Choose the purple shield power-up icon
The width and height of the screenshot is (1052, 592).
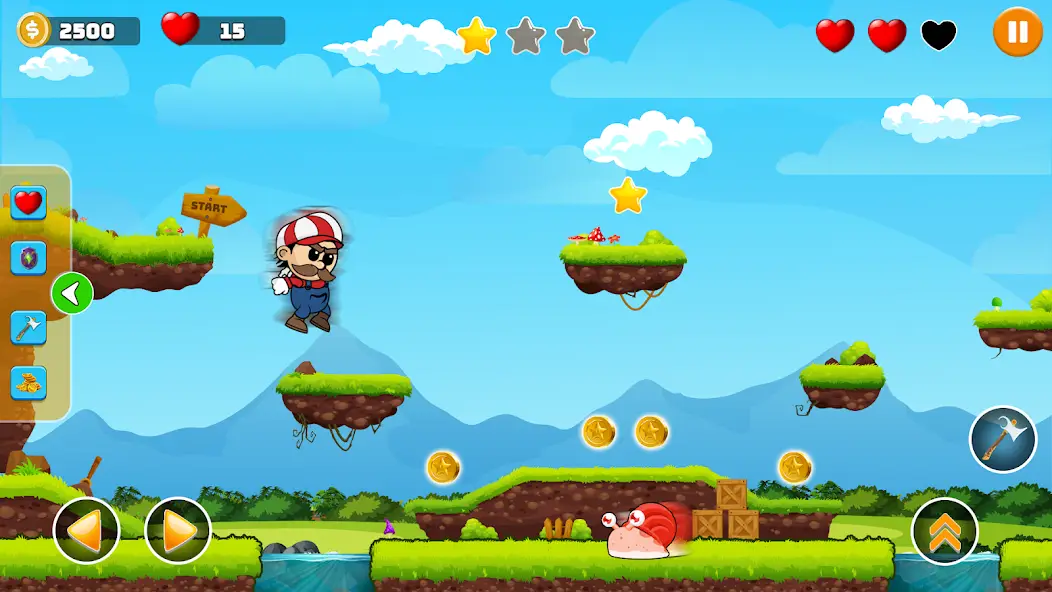click(x=28, y=258)
